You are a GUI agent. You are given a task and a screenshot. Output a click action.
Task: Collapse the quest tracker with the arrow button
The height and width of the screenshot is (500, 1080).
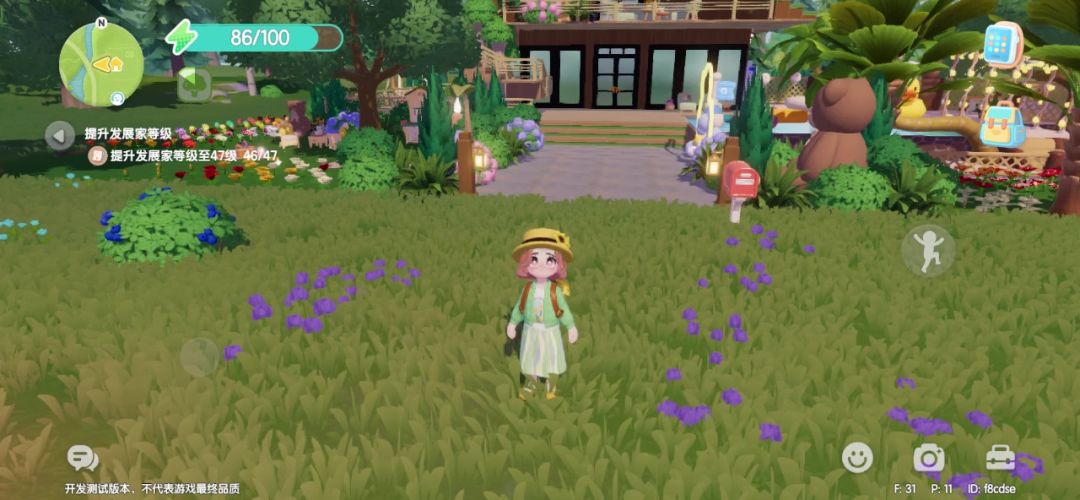[x=60, y=135]
